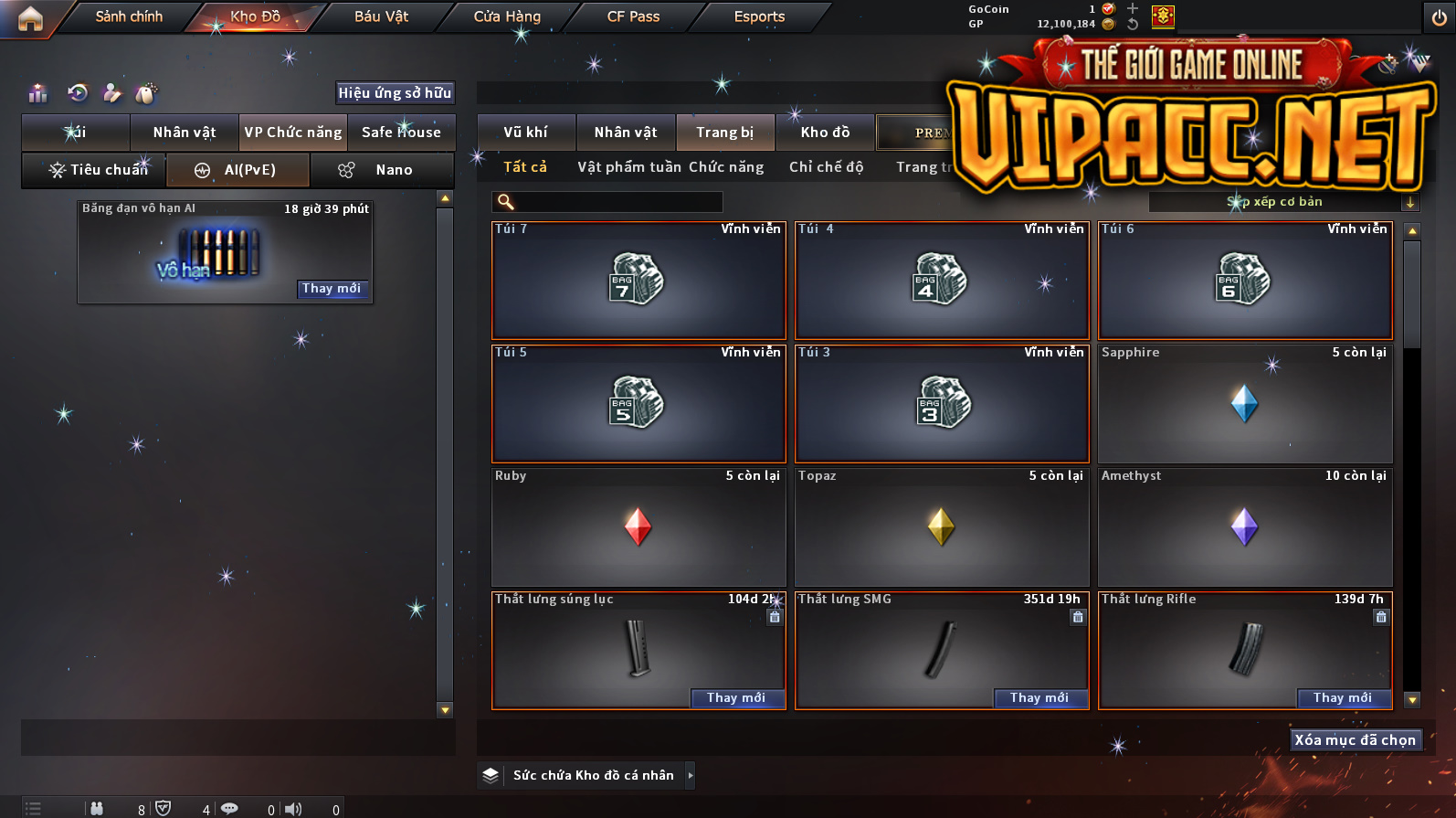Click Xóa mục đã chọn button
The image size is (1456, 818).
coord(1355,740)
